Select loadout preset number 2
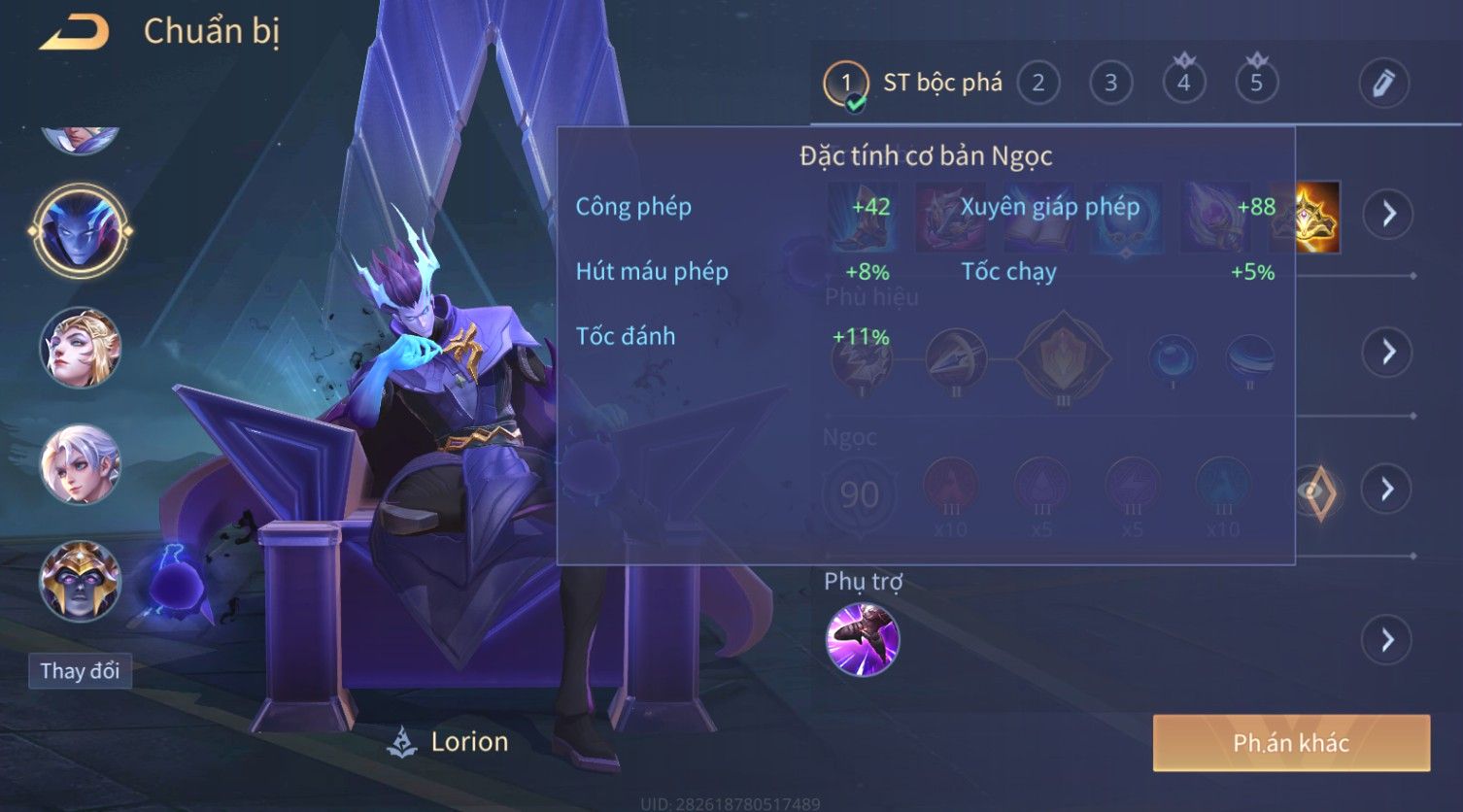 [x=1038, y=84]
